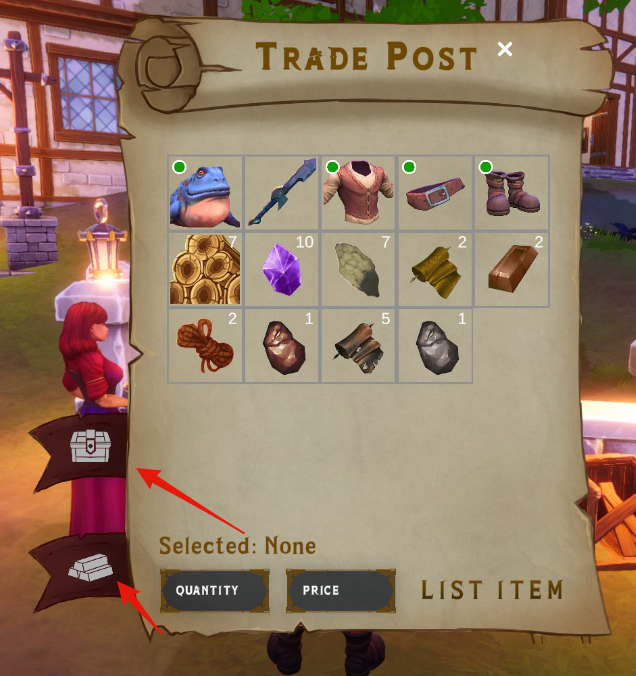Choose the dark blade weapon slot
Viewport: 636px width, 676px height.
click(282, 193)
